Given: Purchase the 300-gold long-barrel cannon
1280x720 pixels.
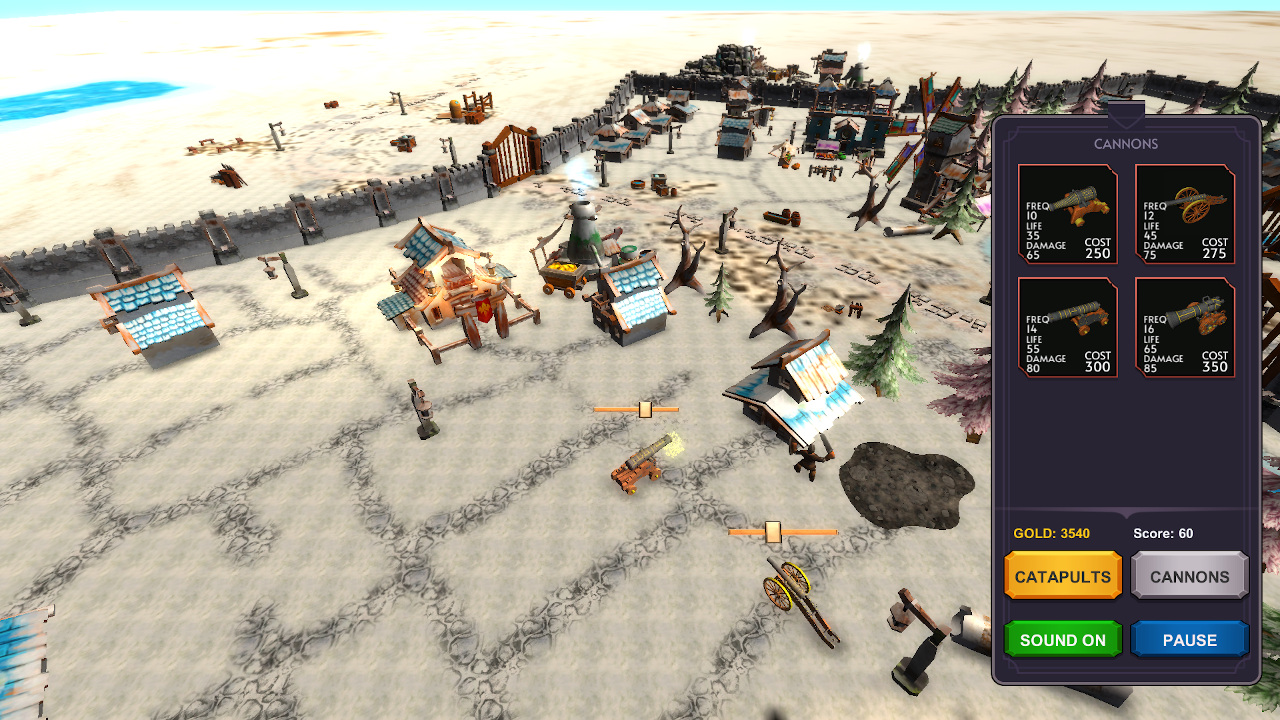Looking at the screenshot, I should [1067, 328].
